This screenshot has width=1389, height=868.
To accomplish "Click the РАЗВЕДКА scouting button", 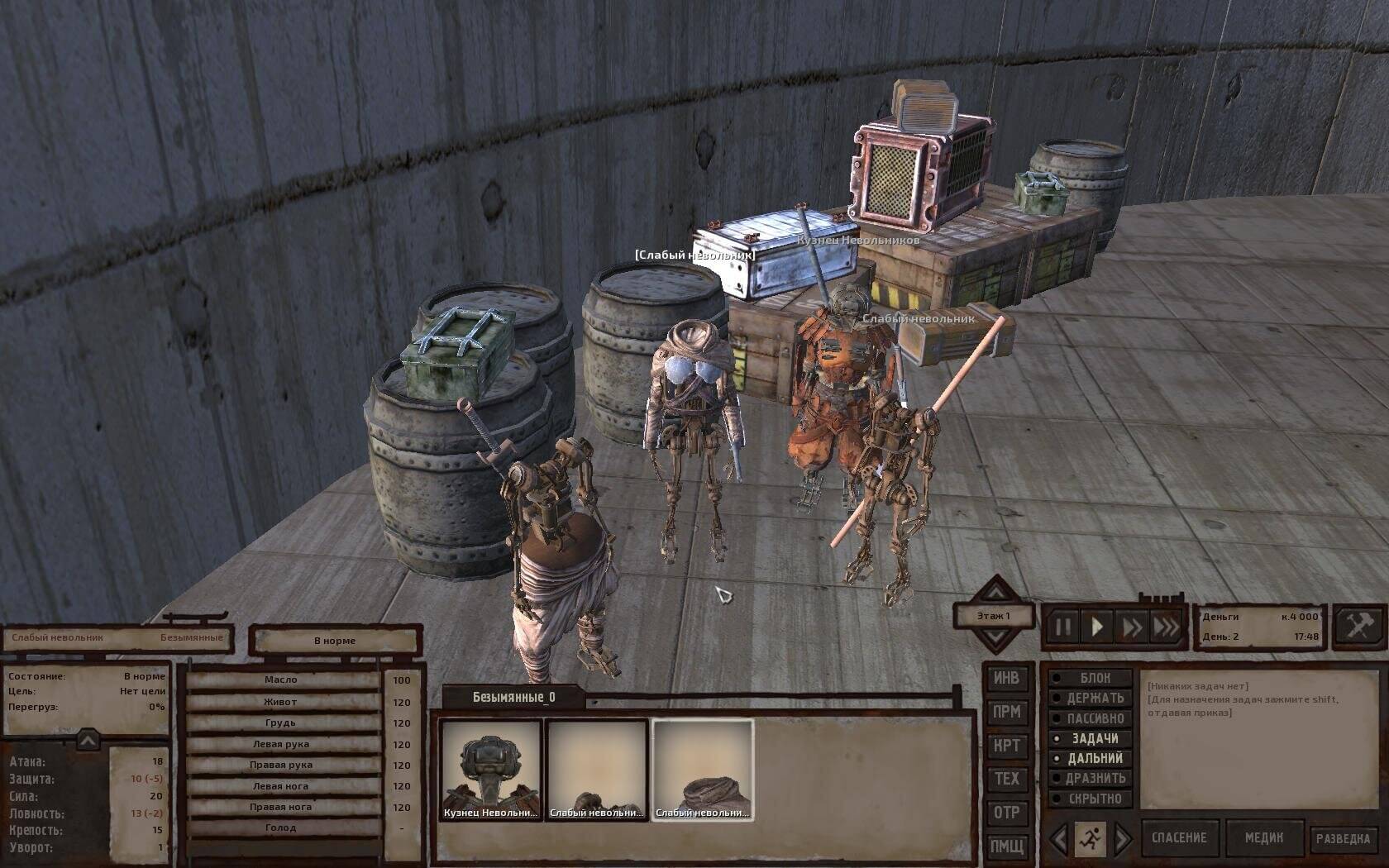I will [x=1343, y=838].
